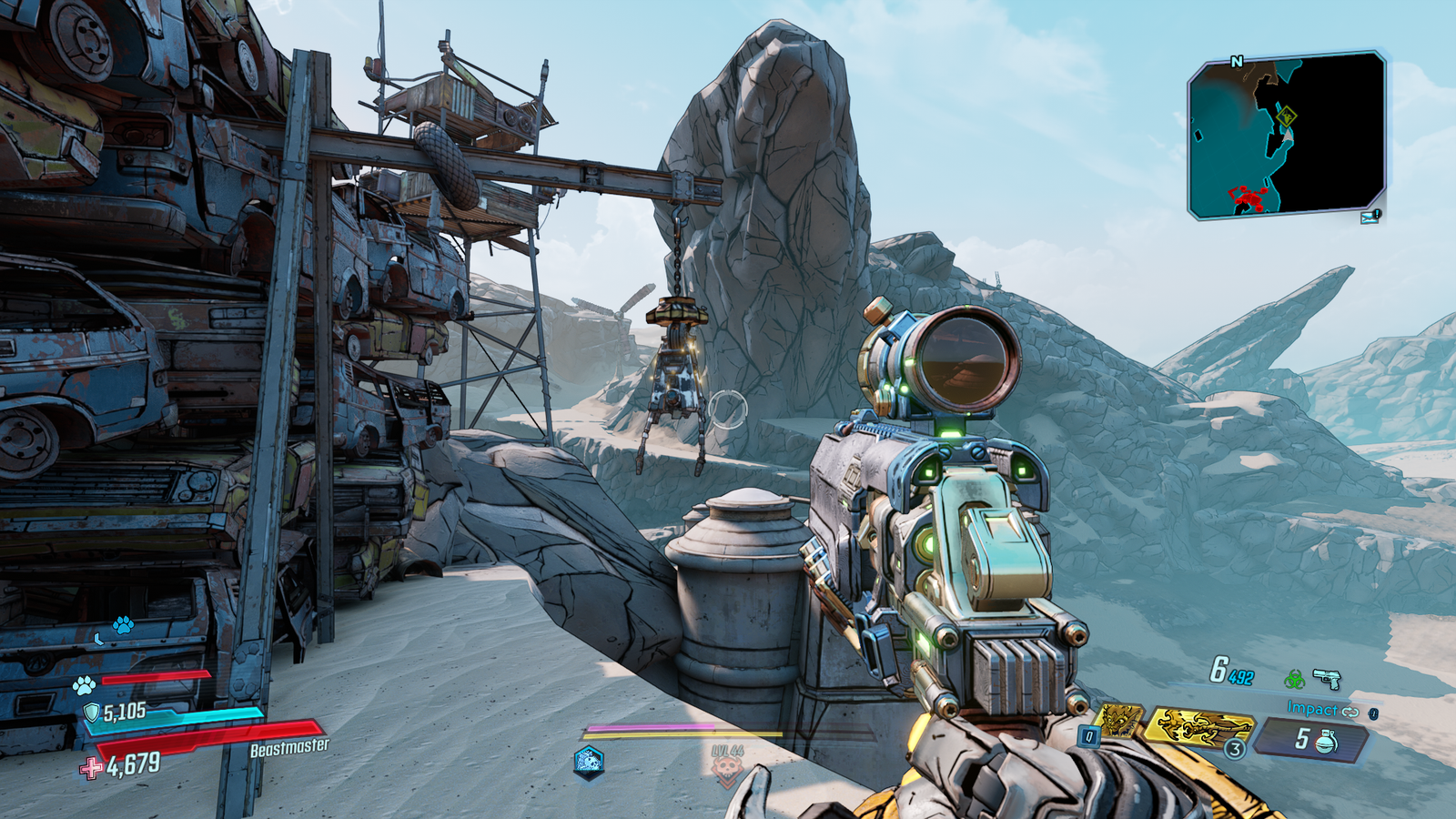Click the Impact grenade name text

[x=1311, y=709]
